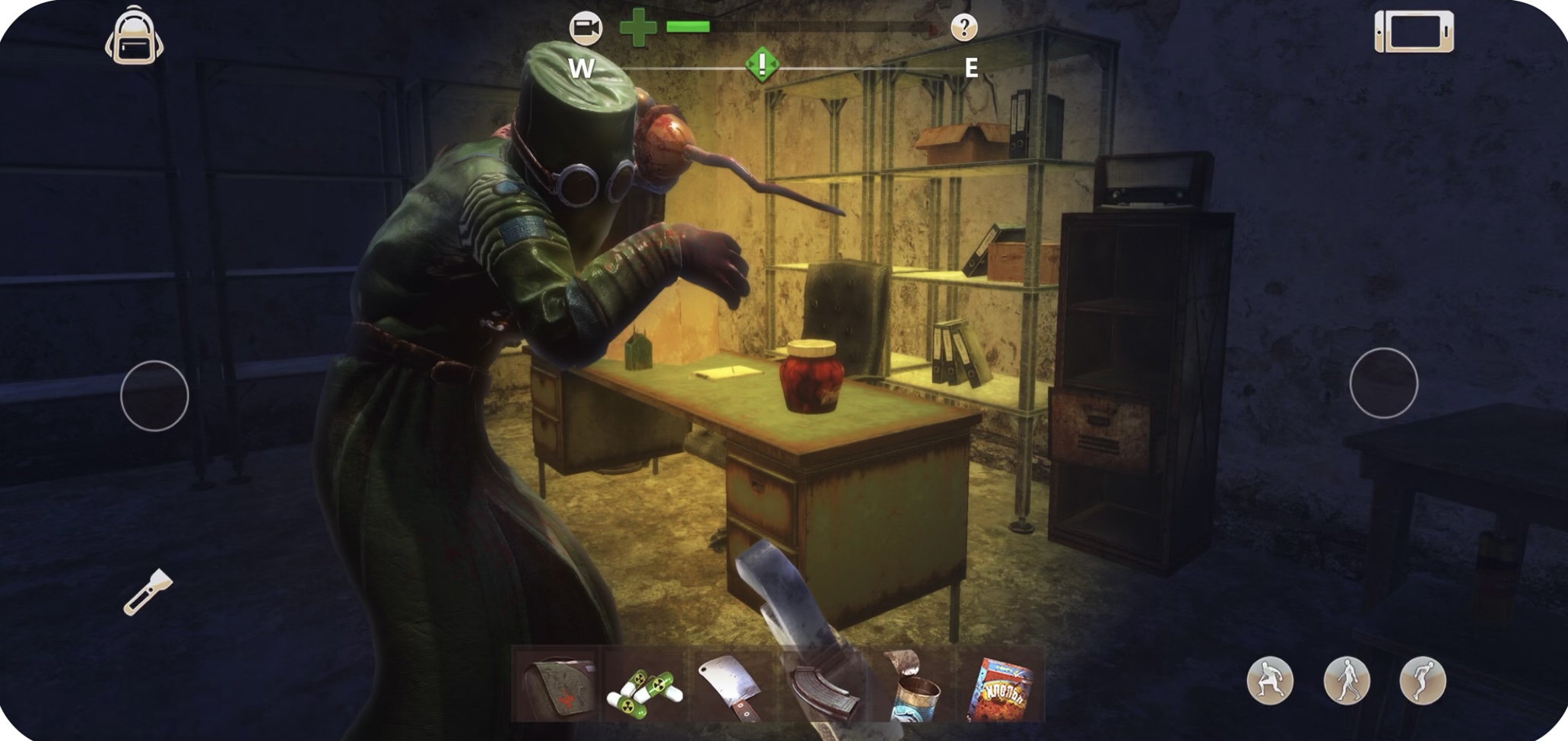The width and height of the screenshot is (1568, 741).
Task: Switch to crouching stance
Action: (1269, 680)
